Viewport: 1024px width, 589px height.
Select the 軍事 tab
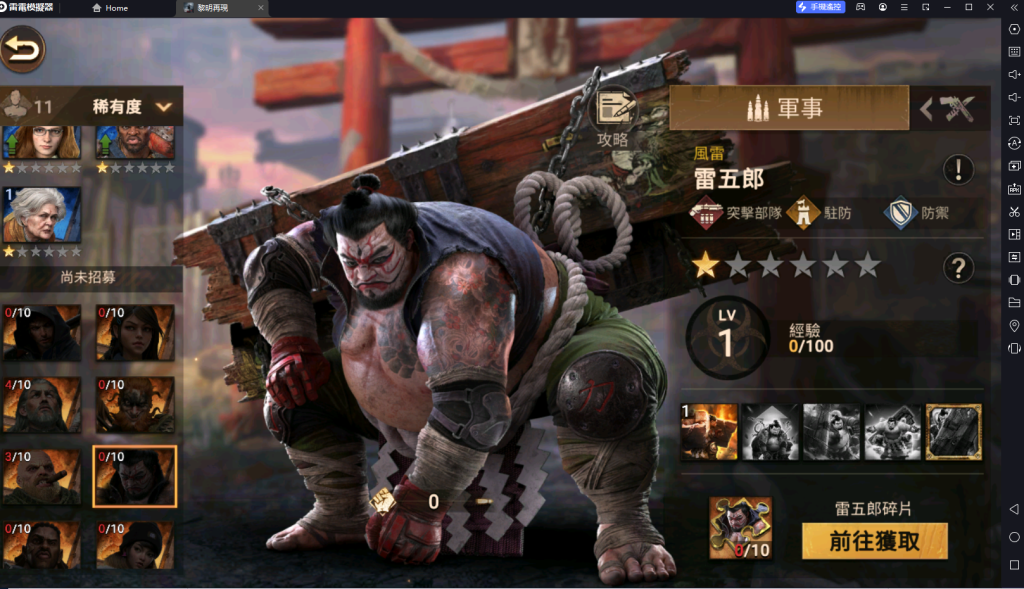pyautogui.click(x=788, y=108)
